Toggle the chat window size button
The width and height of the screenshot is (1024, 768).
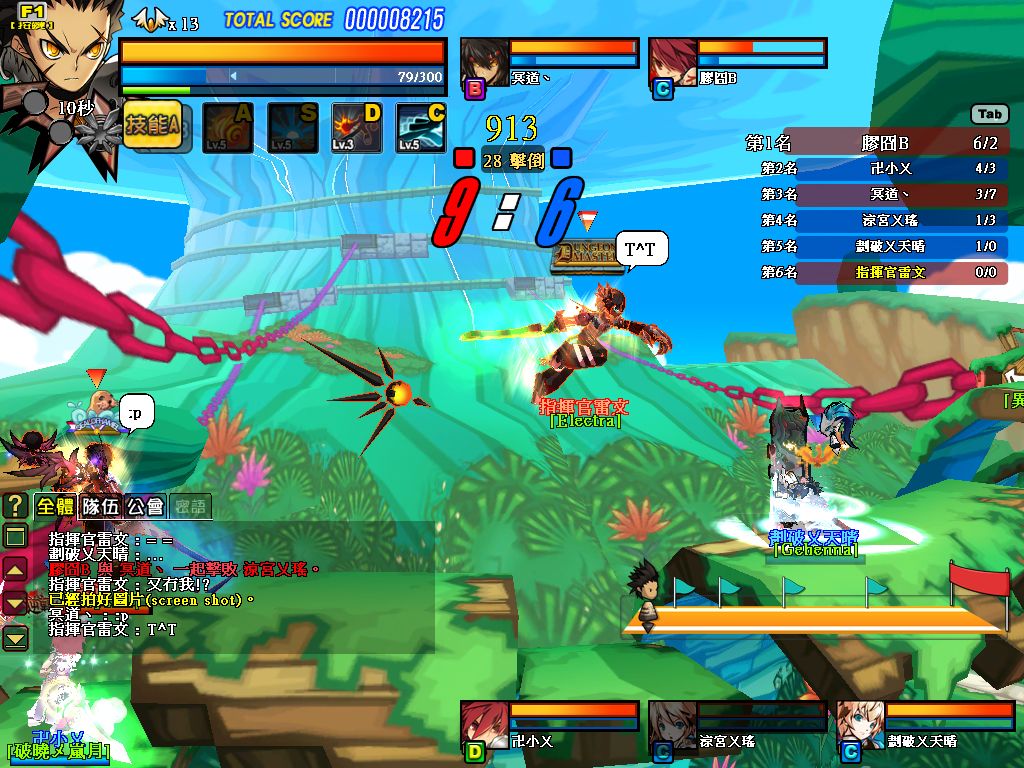[15, 536]
